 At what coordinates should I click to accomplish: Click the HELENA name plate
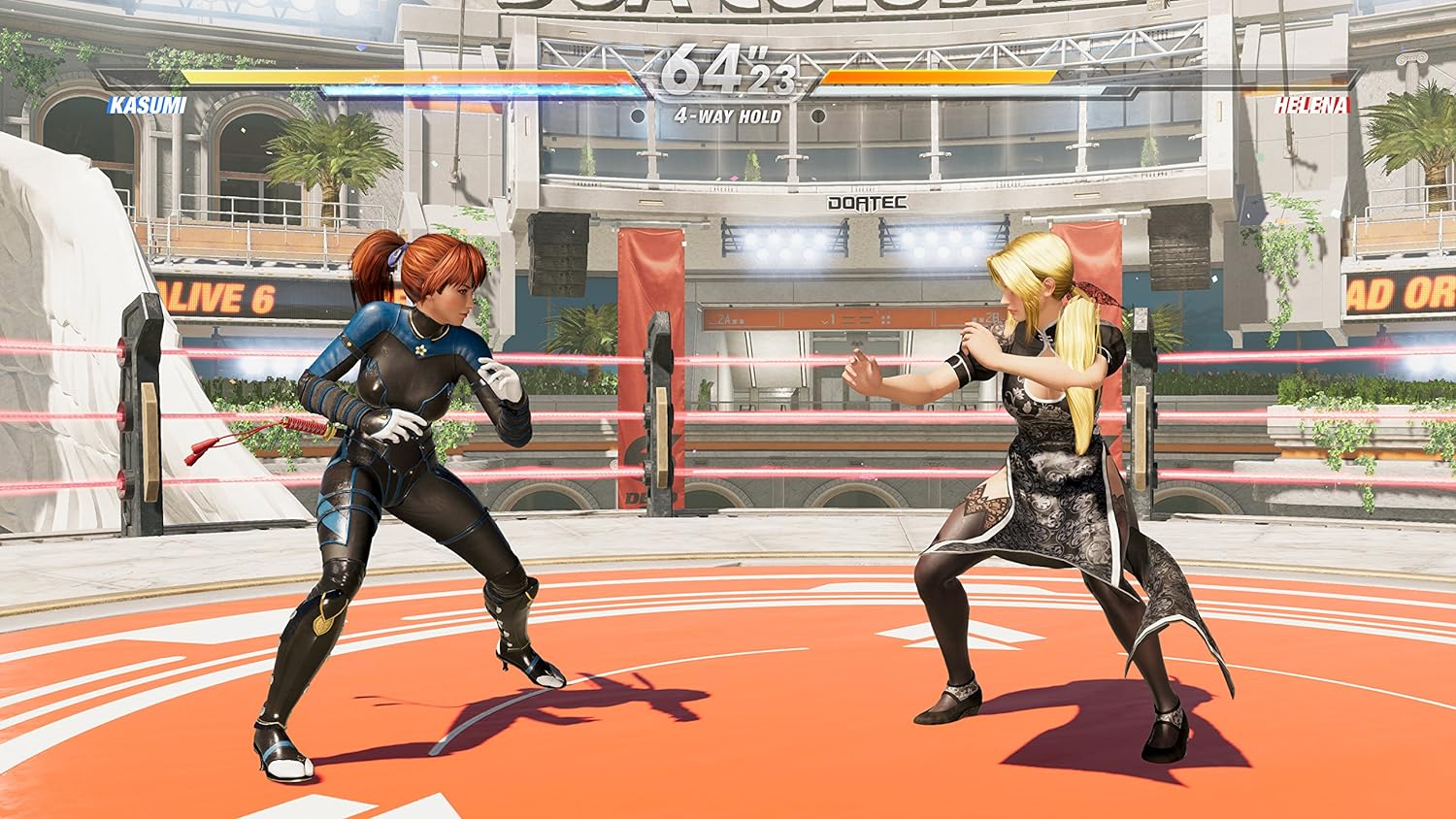1315,107
